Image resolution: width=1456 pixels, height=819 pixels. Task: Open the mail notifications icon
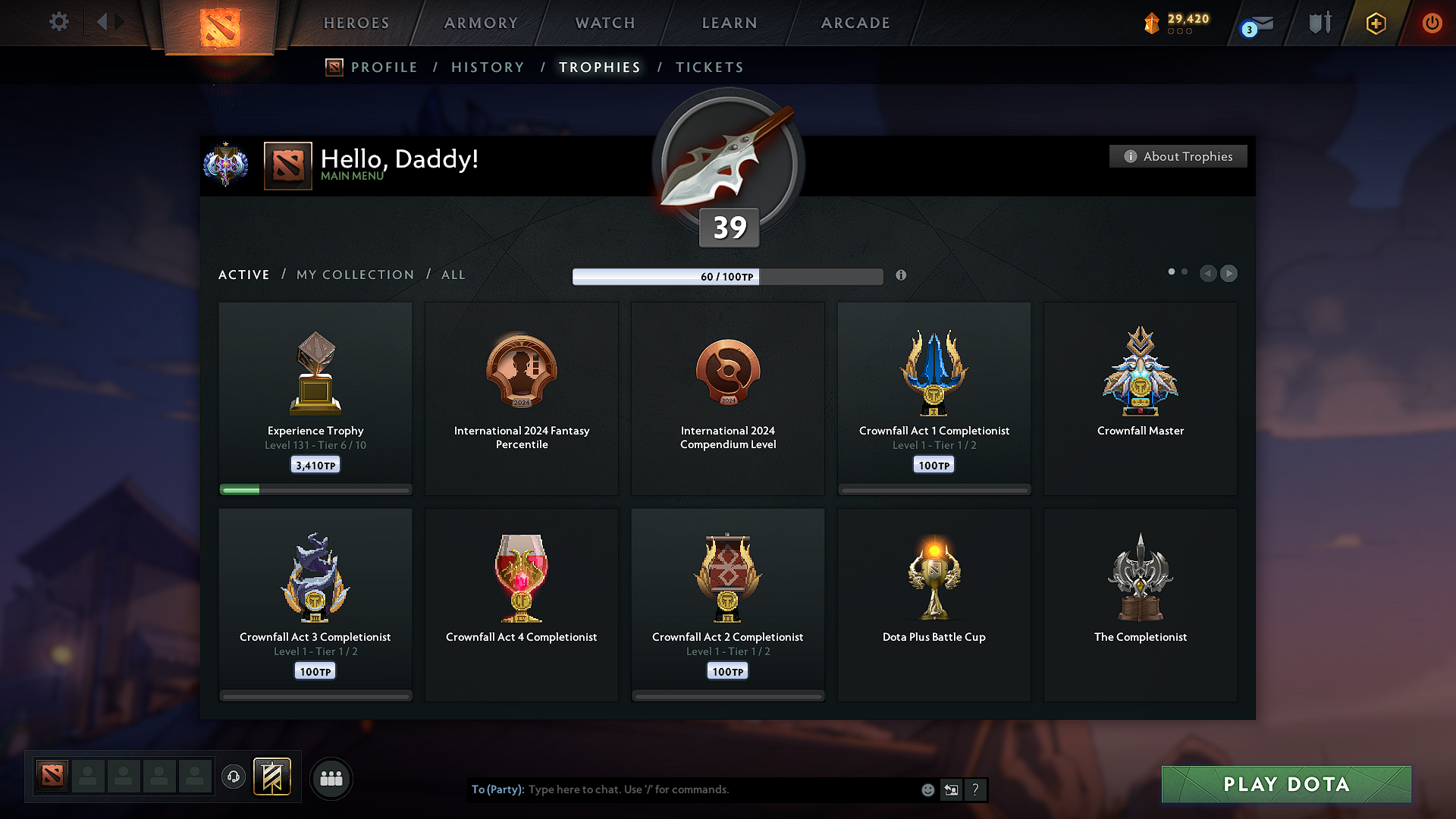[1259, 25]
